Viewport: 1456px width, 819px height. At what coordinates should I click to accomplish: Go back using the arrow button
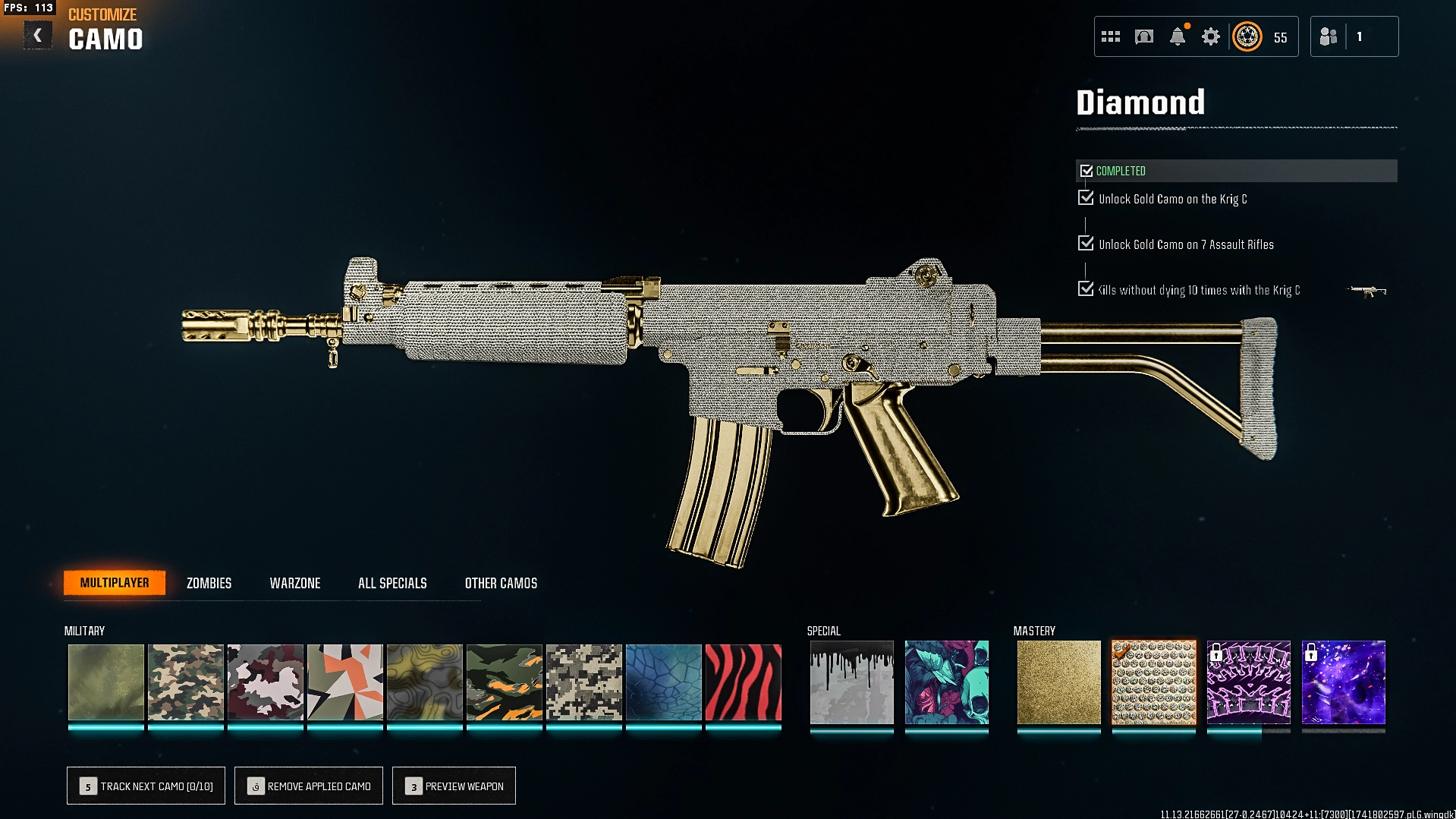point(37,36)
